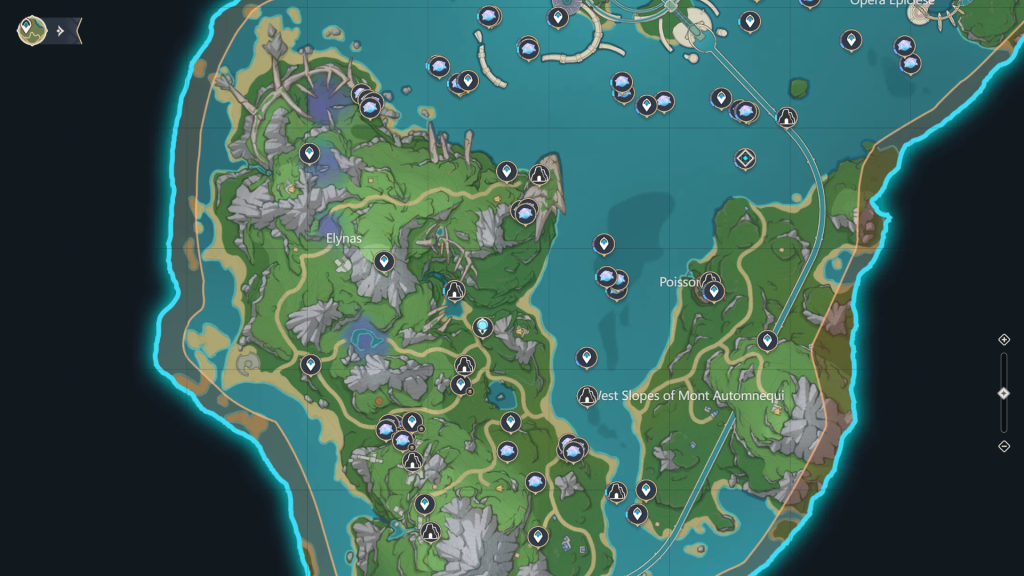Screen dimensions: 1024x576
Task: Zoom in with the plus button
Action: point(1004,339)
